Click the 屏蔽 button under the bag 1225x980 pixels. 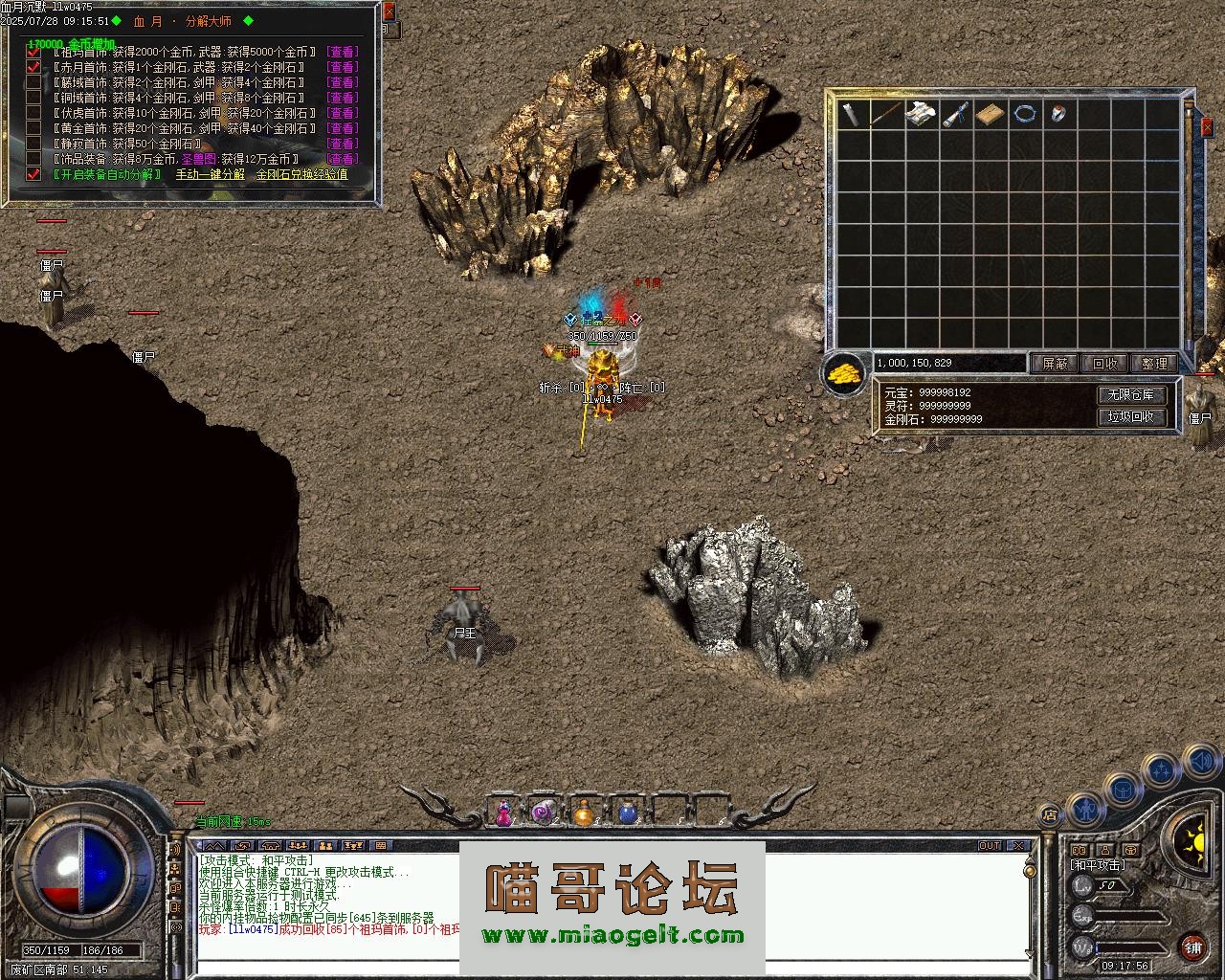point(1055,364)
